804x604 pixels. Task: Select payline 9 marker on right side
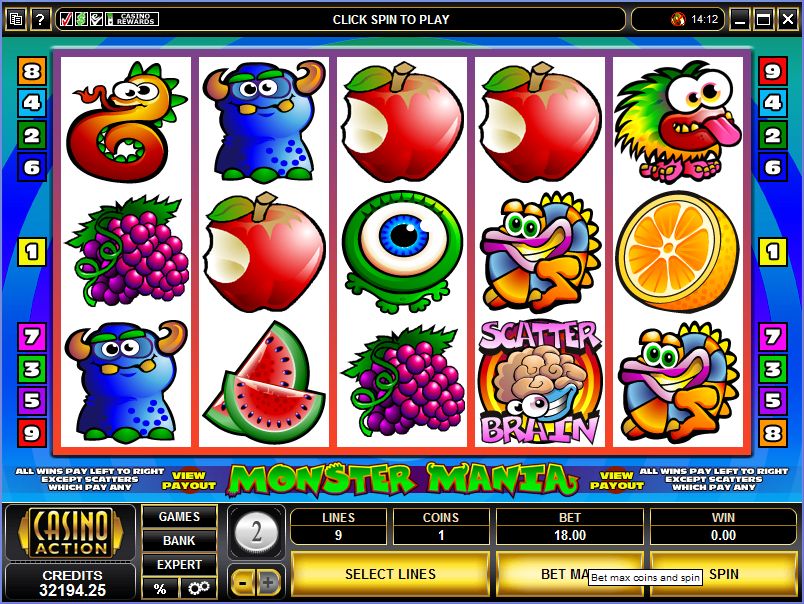coord(772,71)
